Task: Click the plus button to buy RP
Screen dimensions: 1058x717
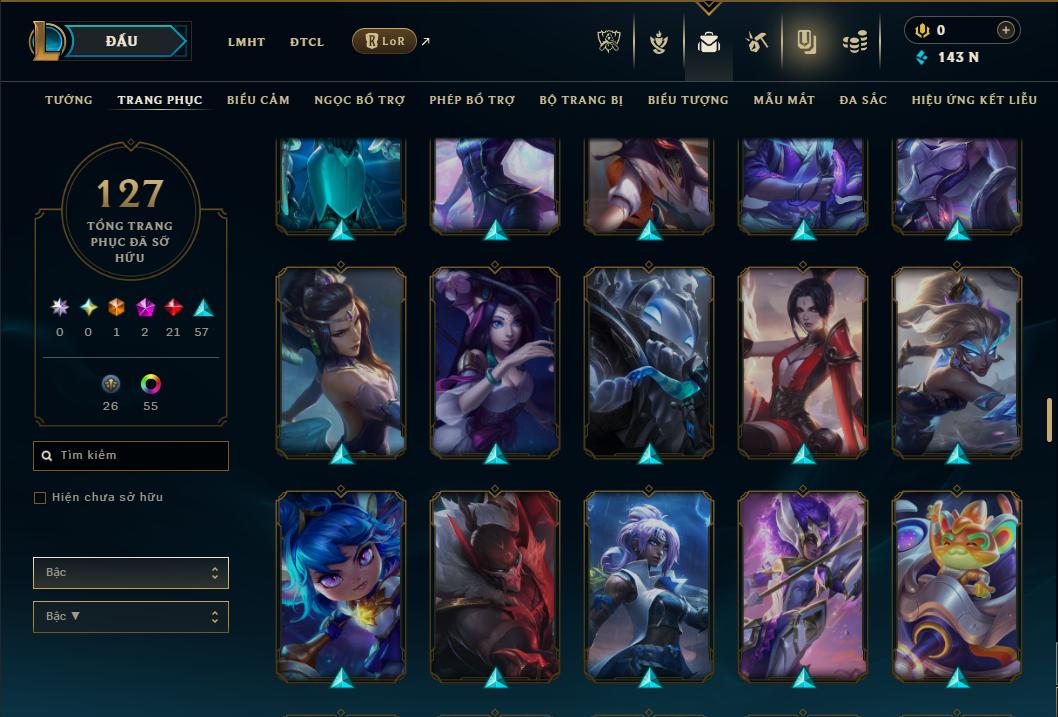Action: click(1006, 30)
